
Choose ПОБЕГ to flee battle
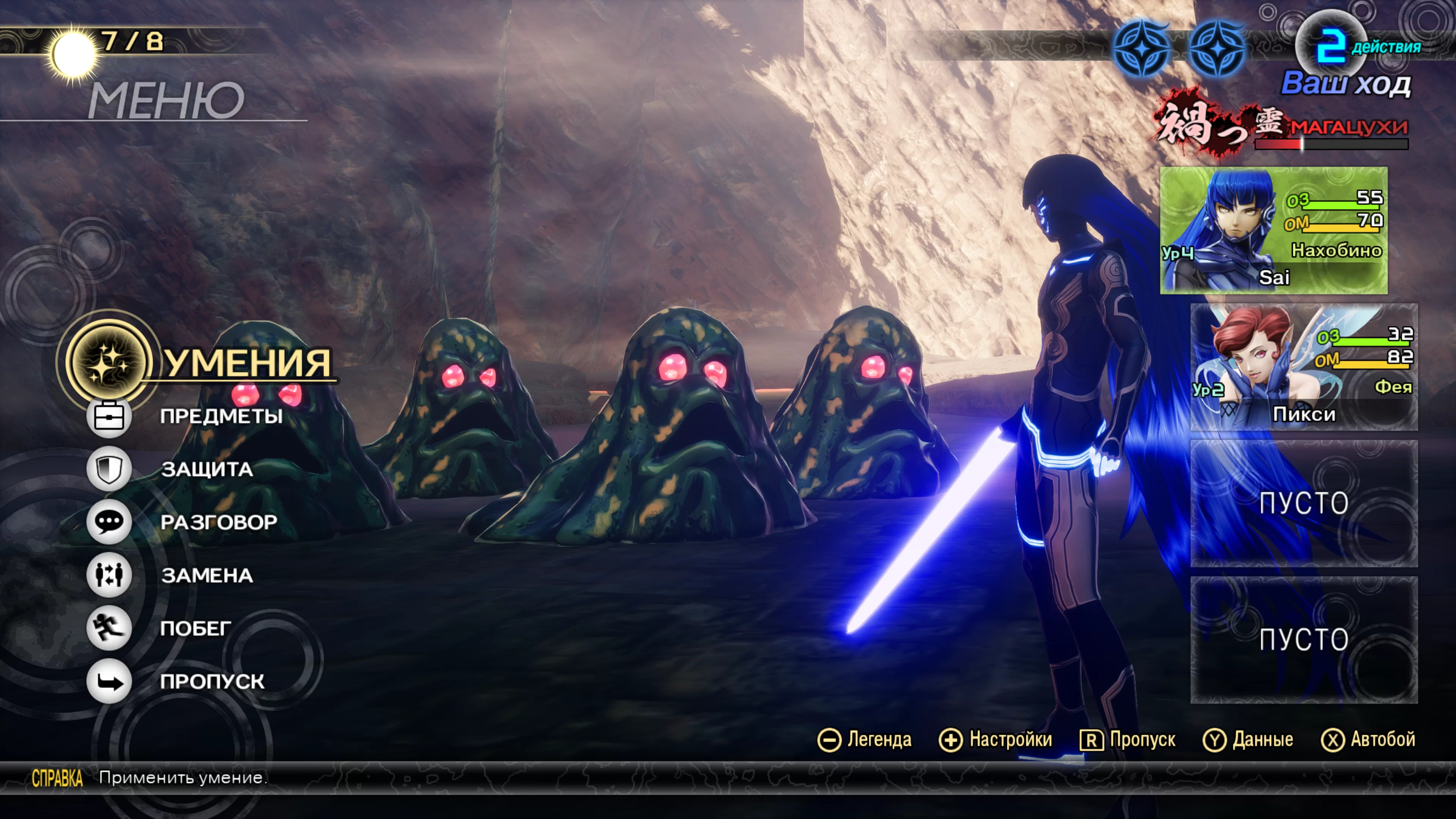[196, 629]
